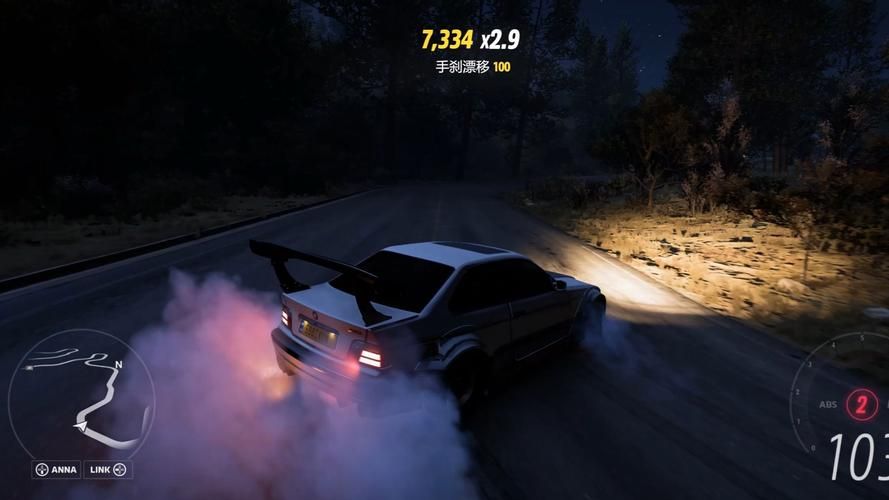889x500 pixels.
Task: Click the north N marker on minimap
Action: click(x=118, y=364)
